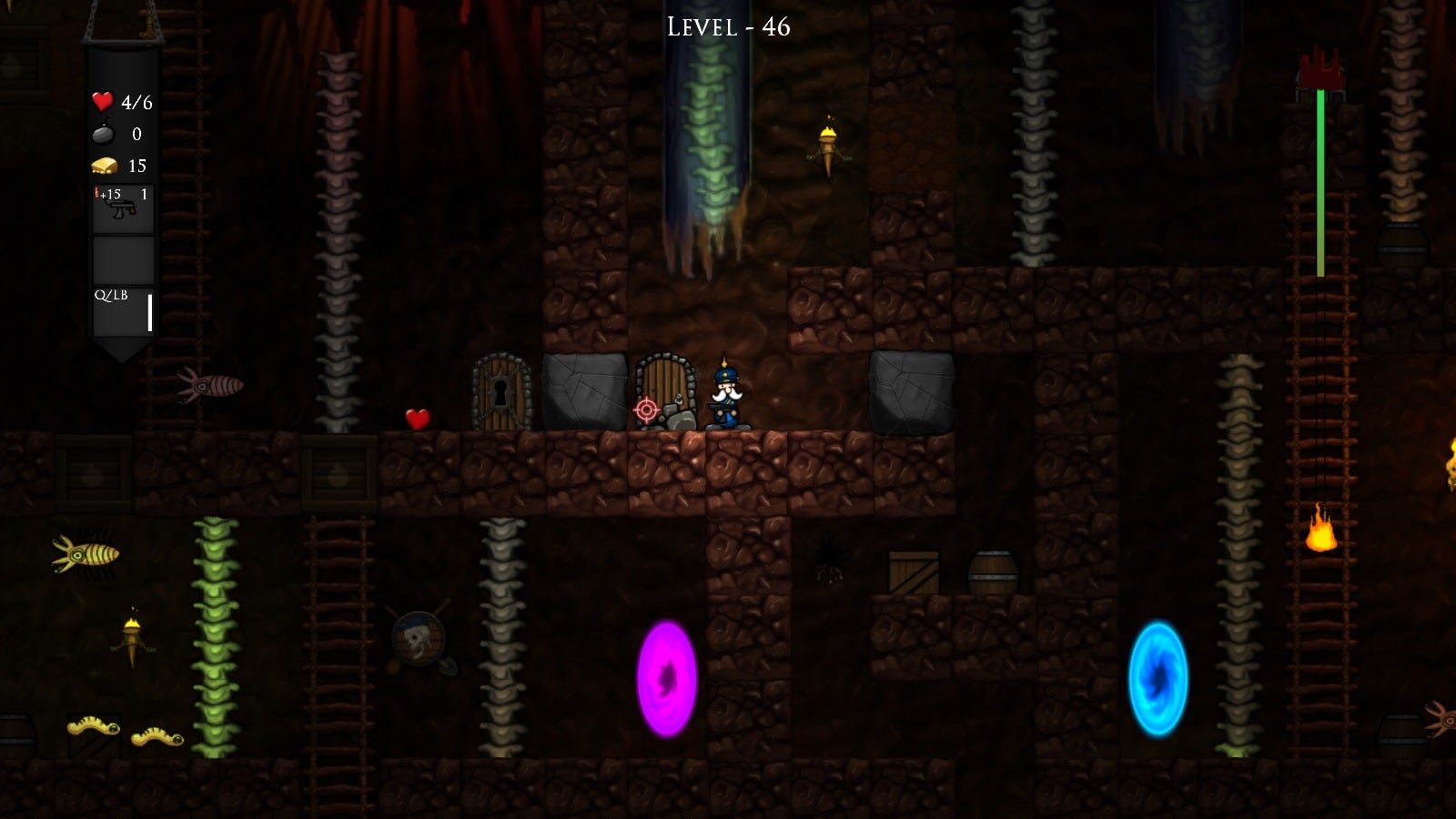Click the red targeting crosshair
Screen dimensions: 1456x819
pos(647,409)
